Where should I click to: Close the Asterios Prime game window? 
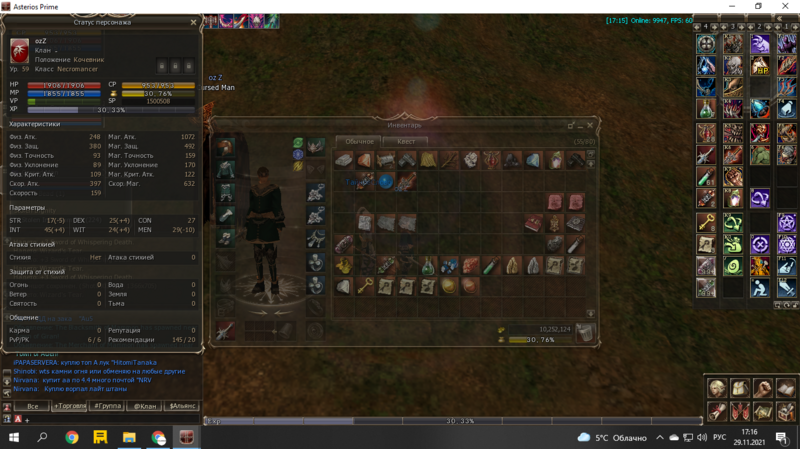click(x=783, y=7)
